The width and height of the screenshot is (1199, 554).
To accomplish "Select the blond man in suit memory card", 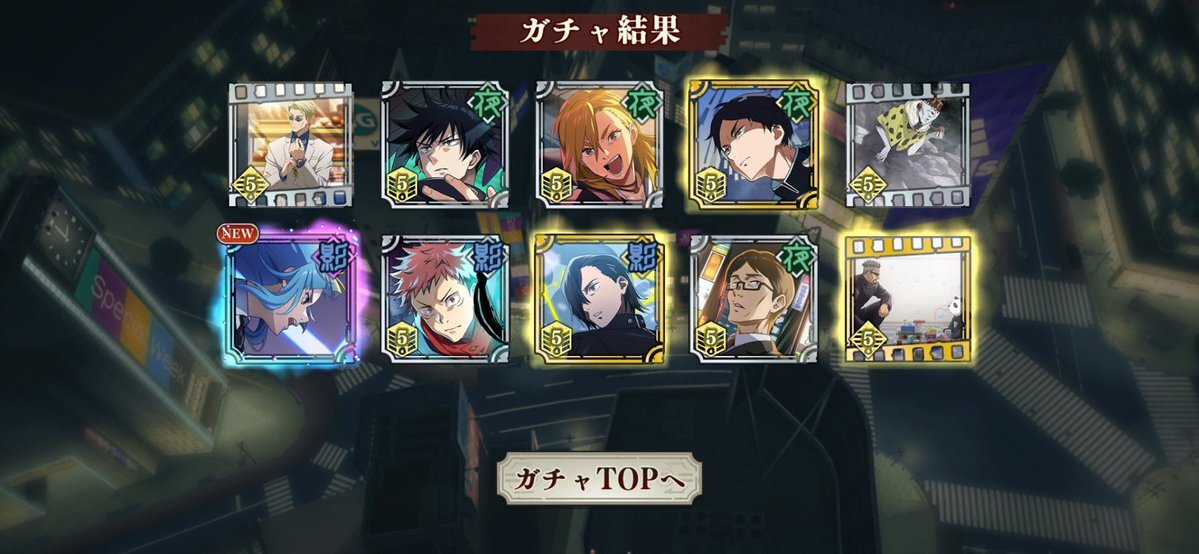I will tap(290, 144).
